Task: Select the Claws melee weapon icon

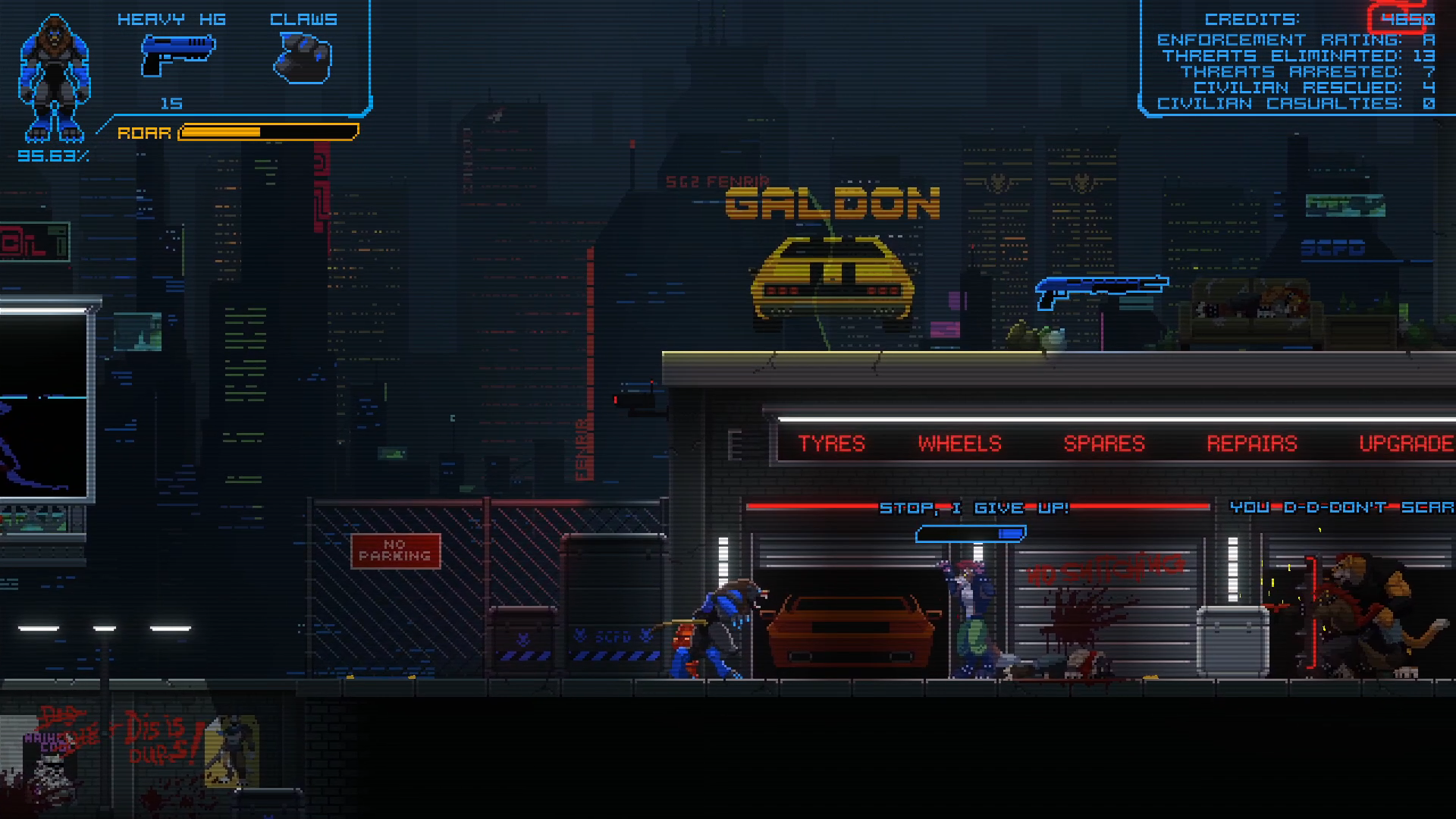Action: pos(303,58)
